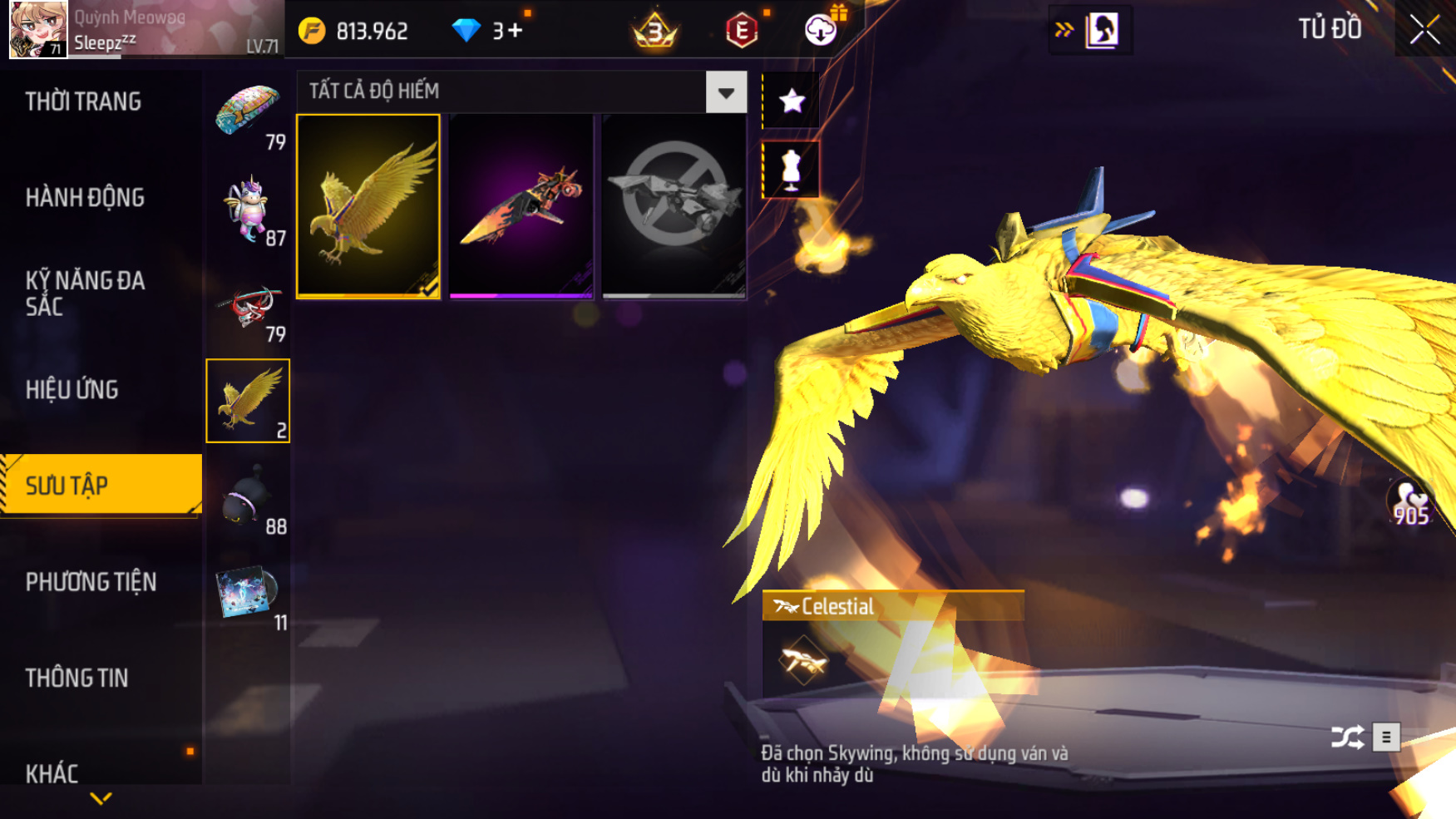Open the player profile avatar

click(37, 29)
